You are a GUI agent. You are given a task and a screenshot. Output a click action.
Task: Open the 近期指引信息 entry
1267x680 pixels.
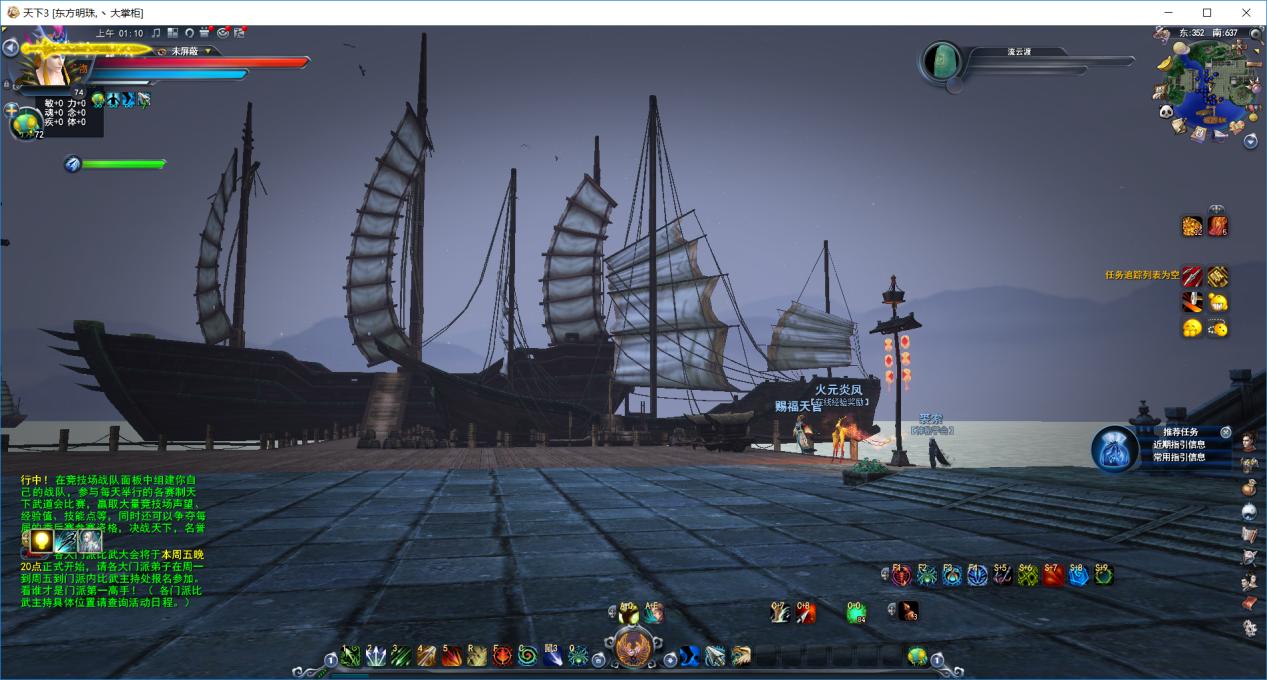point(1179,445)
